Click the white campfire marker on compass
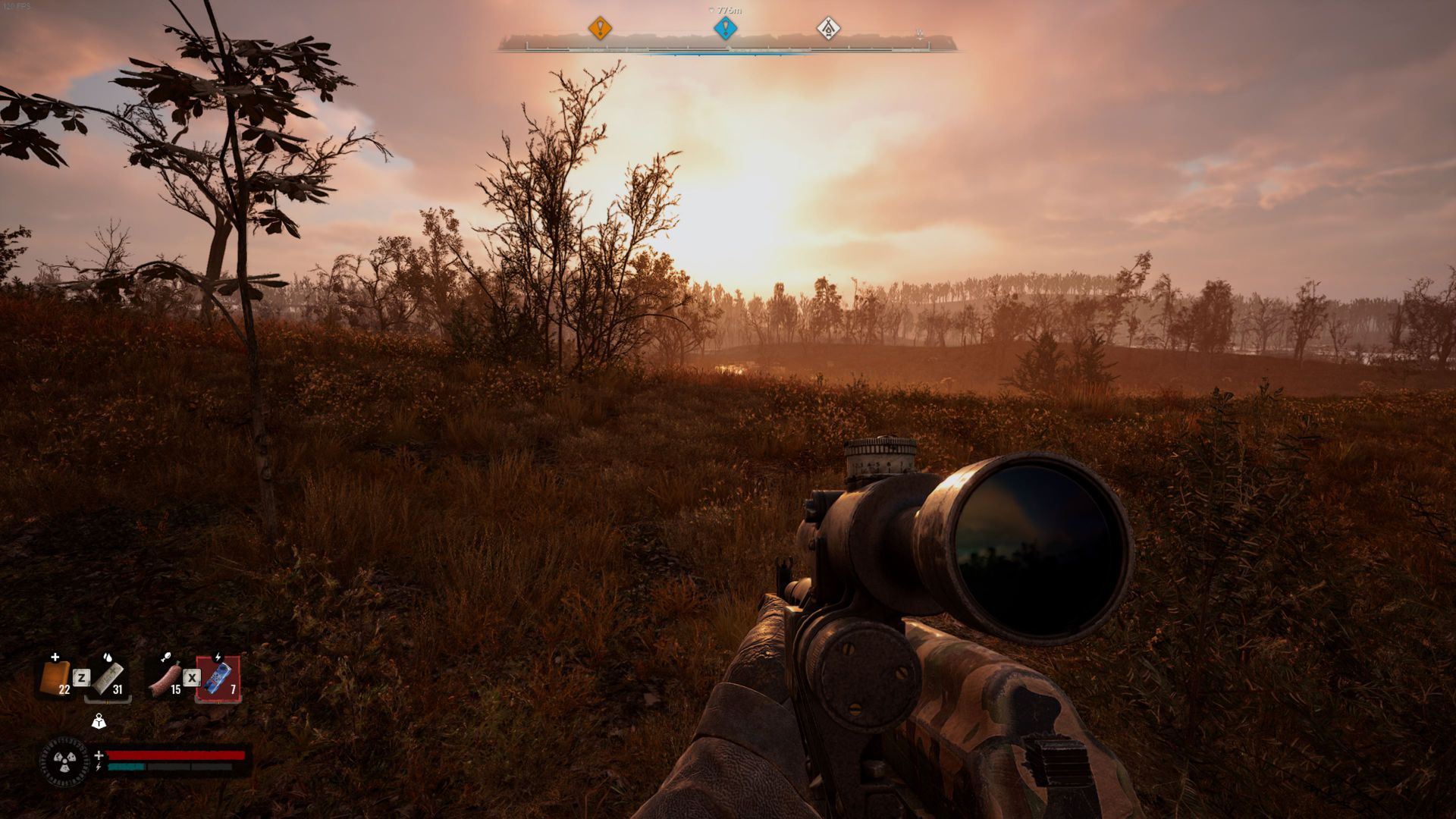 (828, 29)
